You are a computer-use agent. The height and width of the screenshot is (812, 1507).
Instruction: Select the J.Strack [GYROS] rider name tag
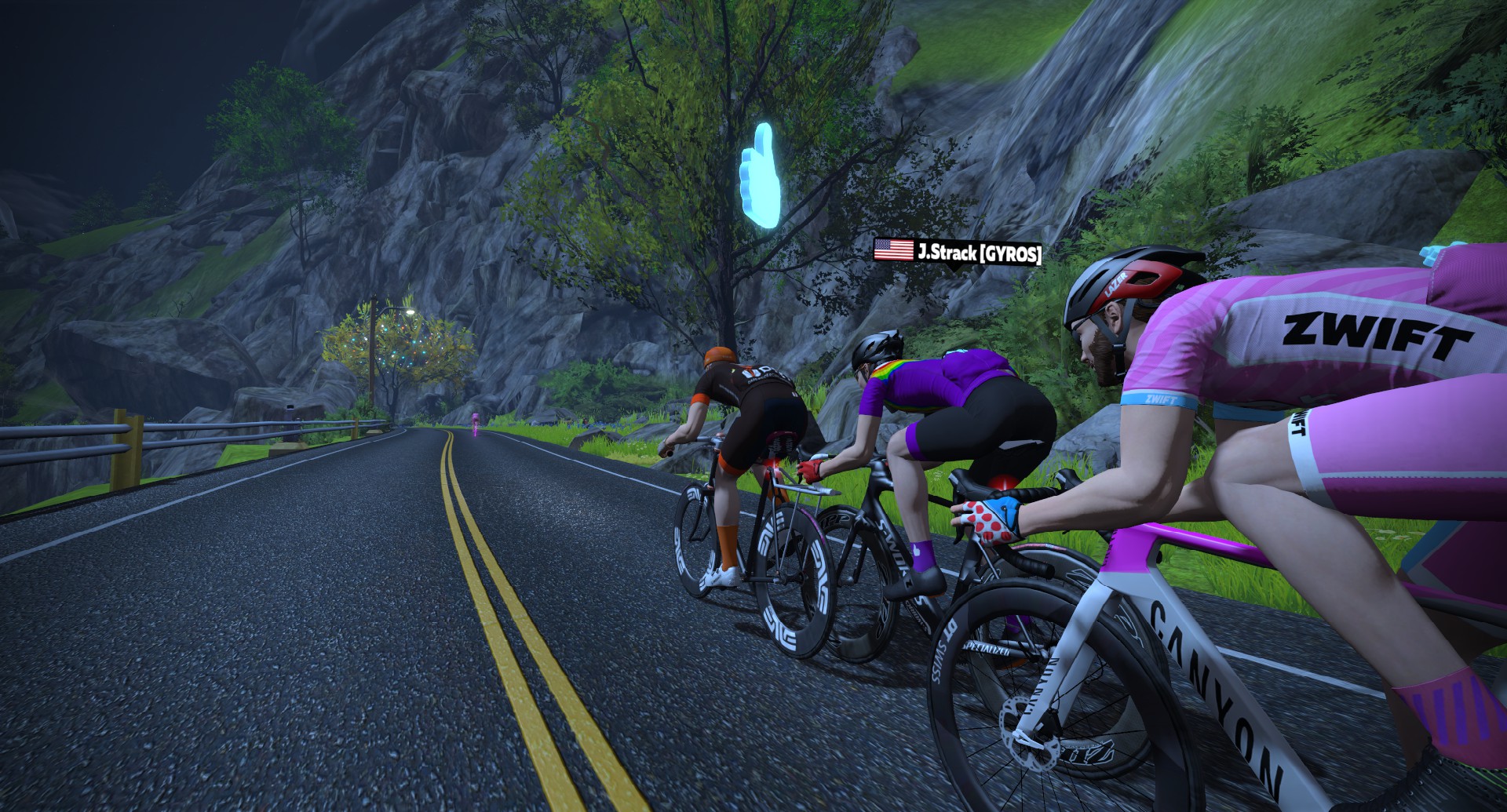tap(958, 252)
